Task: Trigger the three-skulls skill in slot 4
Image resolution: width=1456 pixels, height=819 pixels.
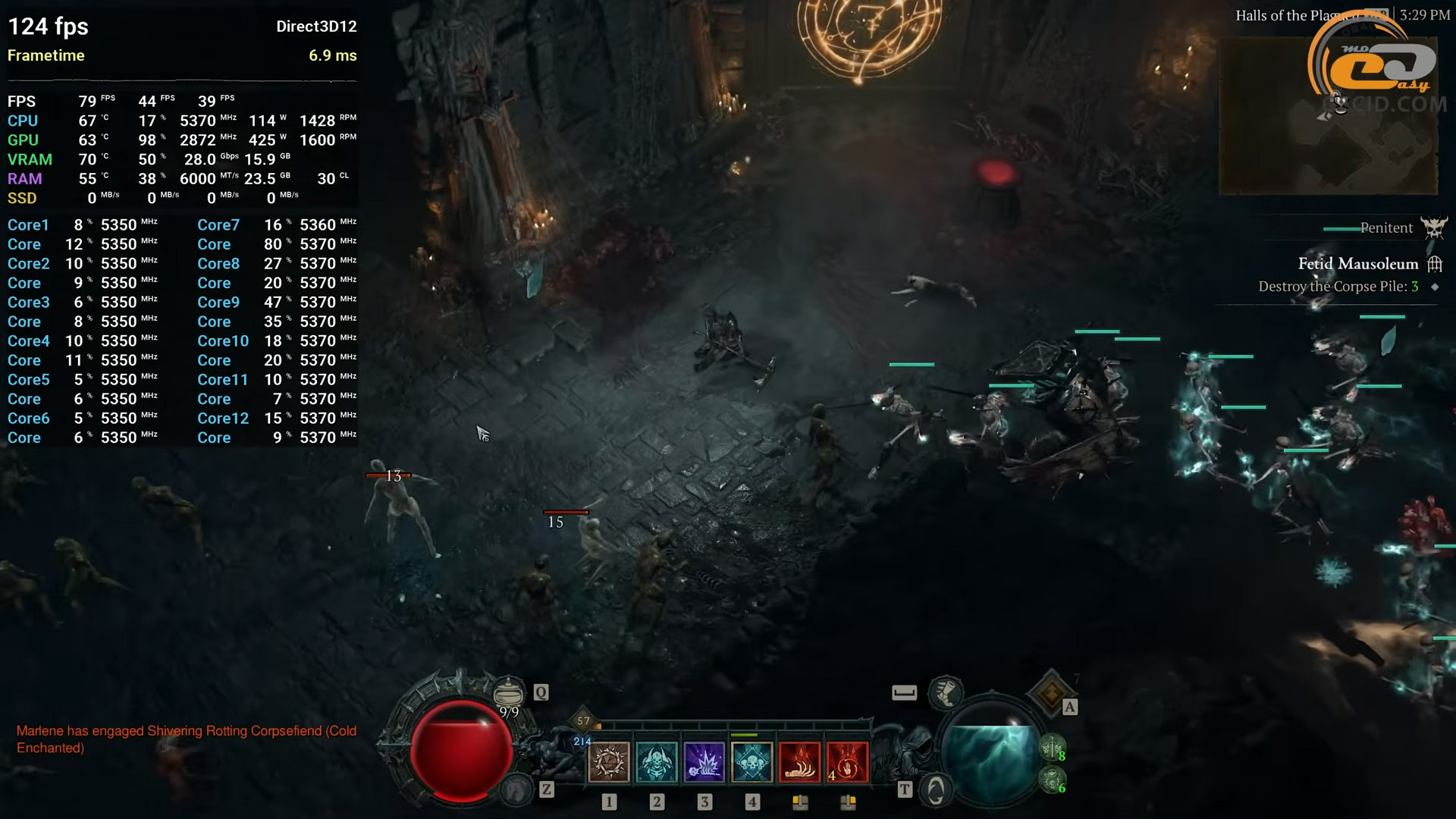Action: (752, 762)
